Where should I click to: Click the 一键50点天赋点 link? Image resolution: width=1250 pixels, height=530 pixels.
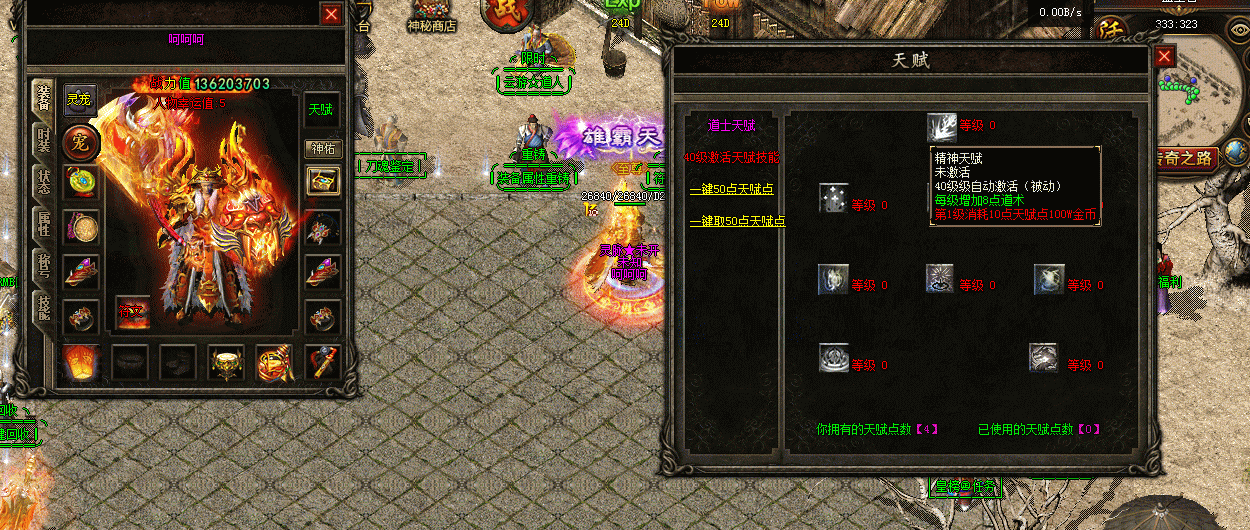click(x=731, y=189)
